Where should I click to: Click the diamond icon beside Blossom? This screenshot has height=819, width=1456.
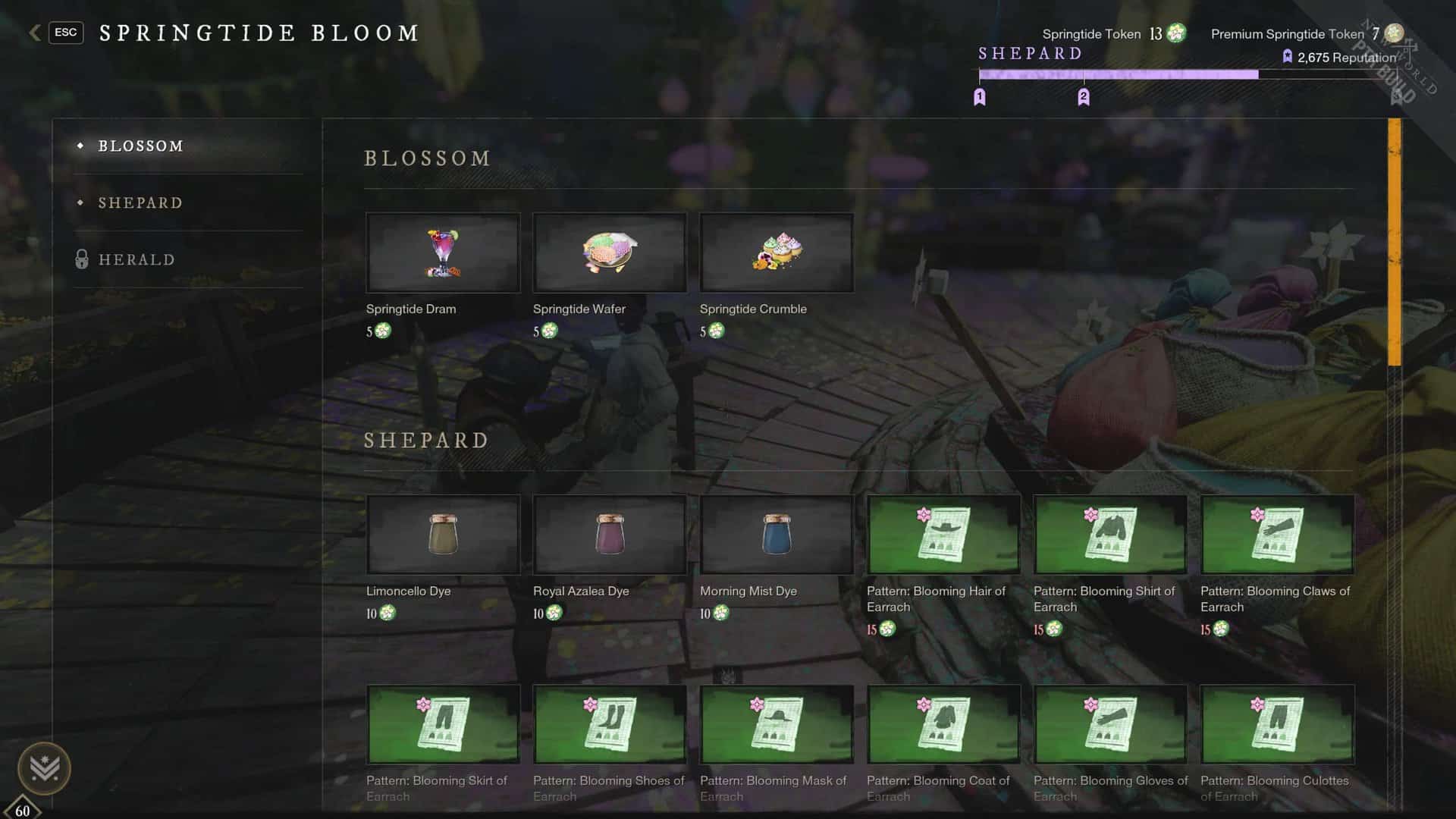pyautogui.click(x=81, y=146)
